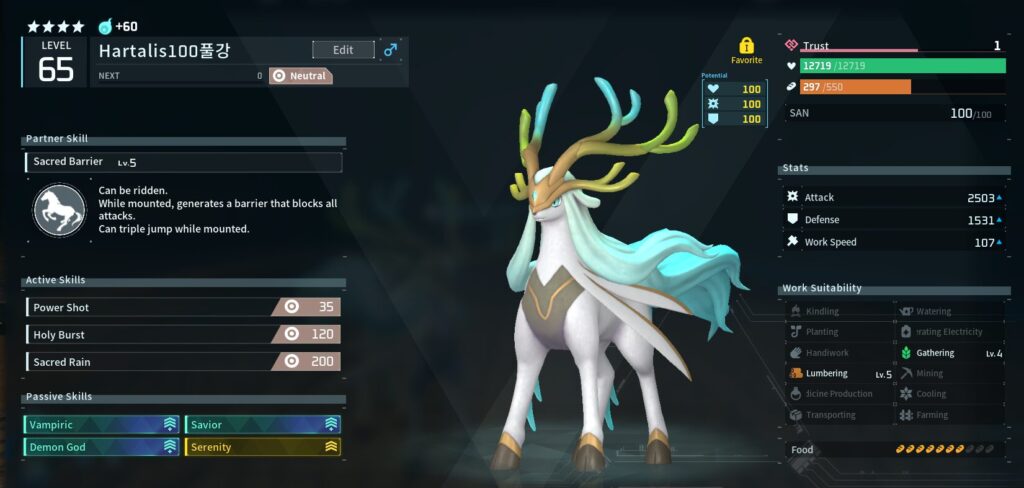Screen dimensions: 1024x488
Task: Inspect the Serenity passive skill
Action: point(263,447)
